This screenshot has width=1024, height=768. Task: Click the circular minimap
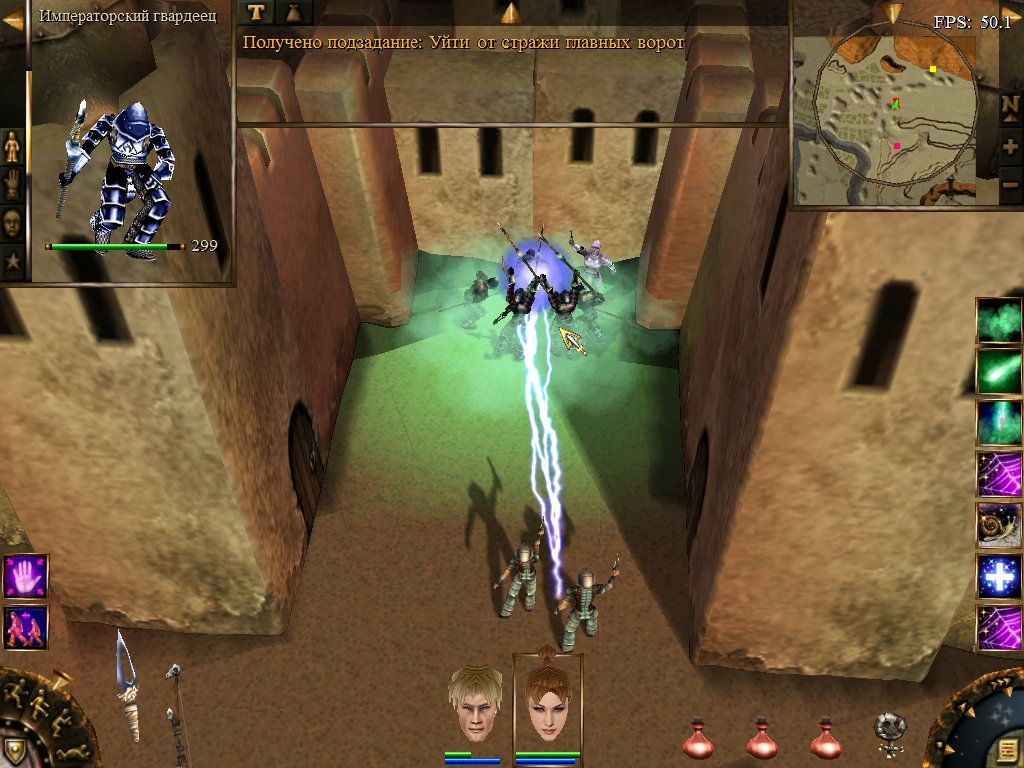(x=894, y=108)
